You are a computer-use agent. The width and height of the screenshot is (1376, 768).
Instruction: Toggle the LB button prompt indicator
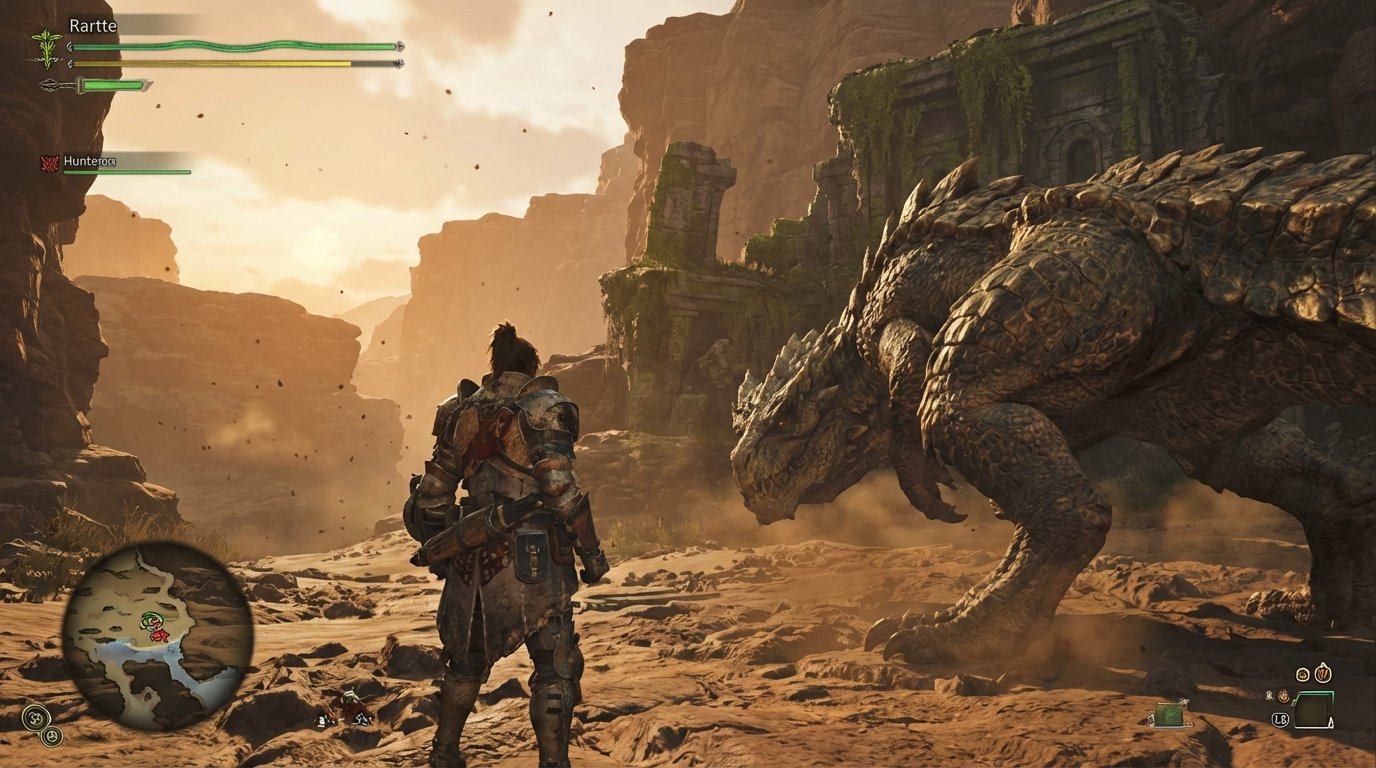click(x=1281, y=719)
